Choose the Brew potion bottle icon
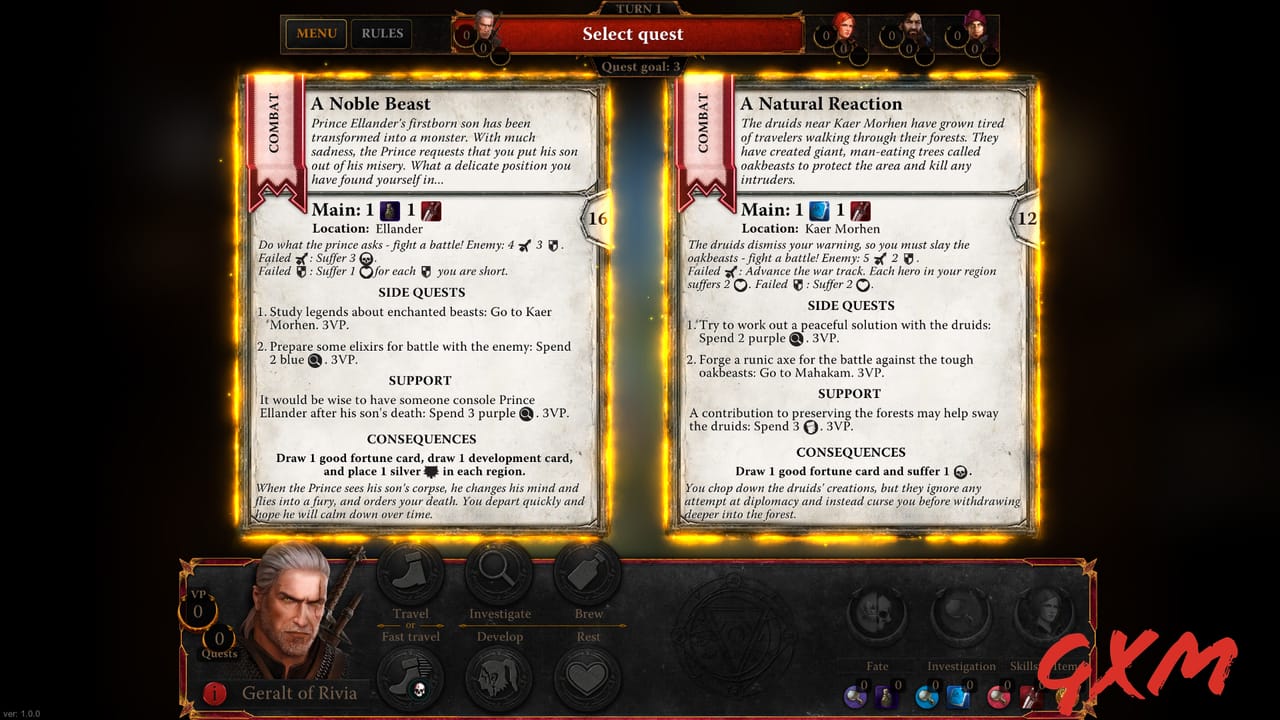Image resolution: width=1280 pixels, height=720 pixels. click(588, 572)
